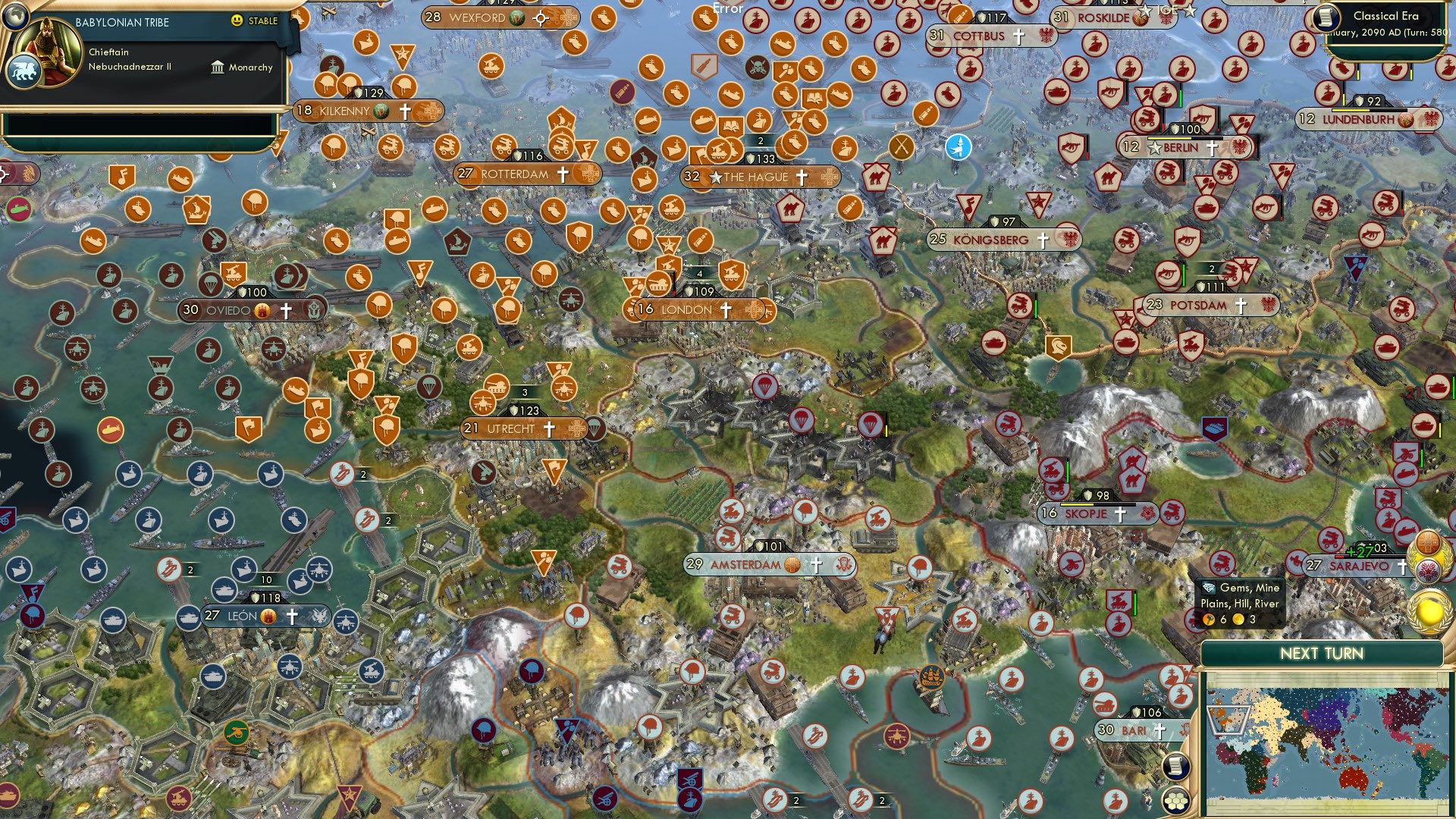Click the golden notification orb above Next Turn
Screen dimensions: 1456x819
pyautogui.click(x=1429, y=613)
